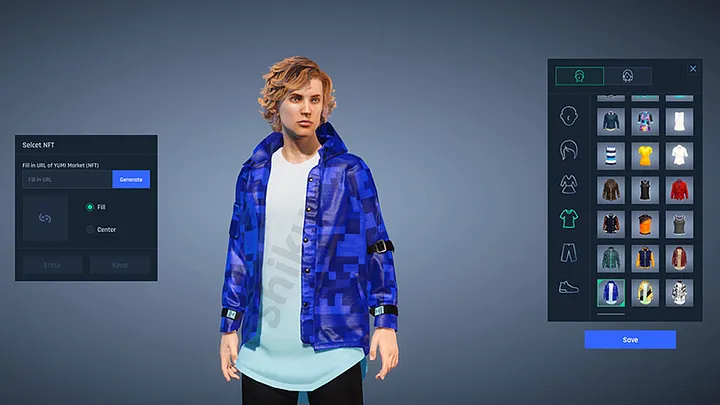720x405 pixels.
Task: Choose the yellow t-shirt item
Action: [x=643, y=156]
